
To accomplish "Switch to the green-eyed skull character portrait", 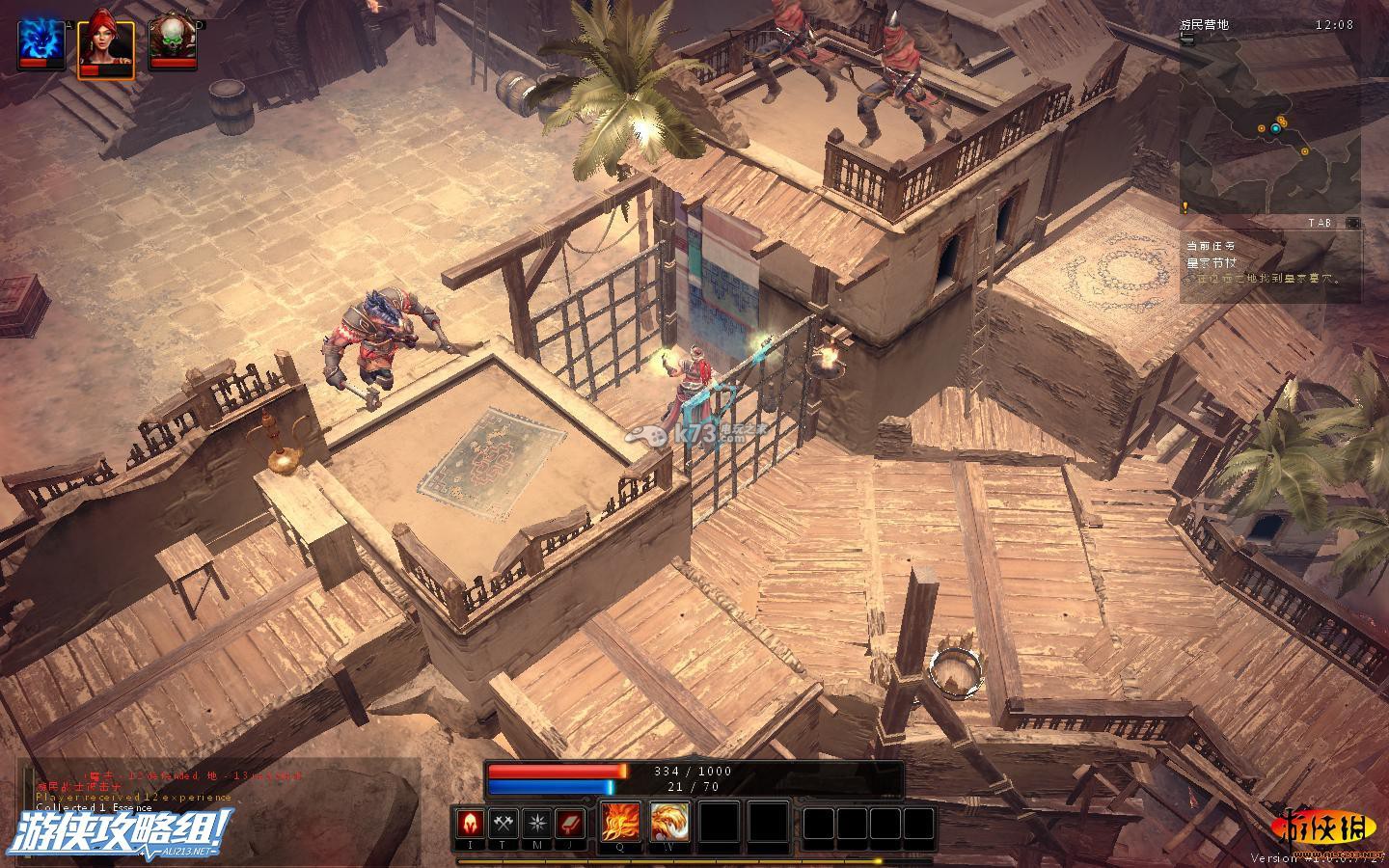I will tap(170, 40).
